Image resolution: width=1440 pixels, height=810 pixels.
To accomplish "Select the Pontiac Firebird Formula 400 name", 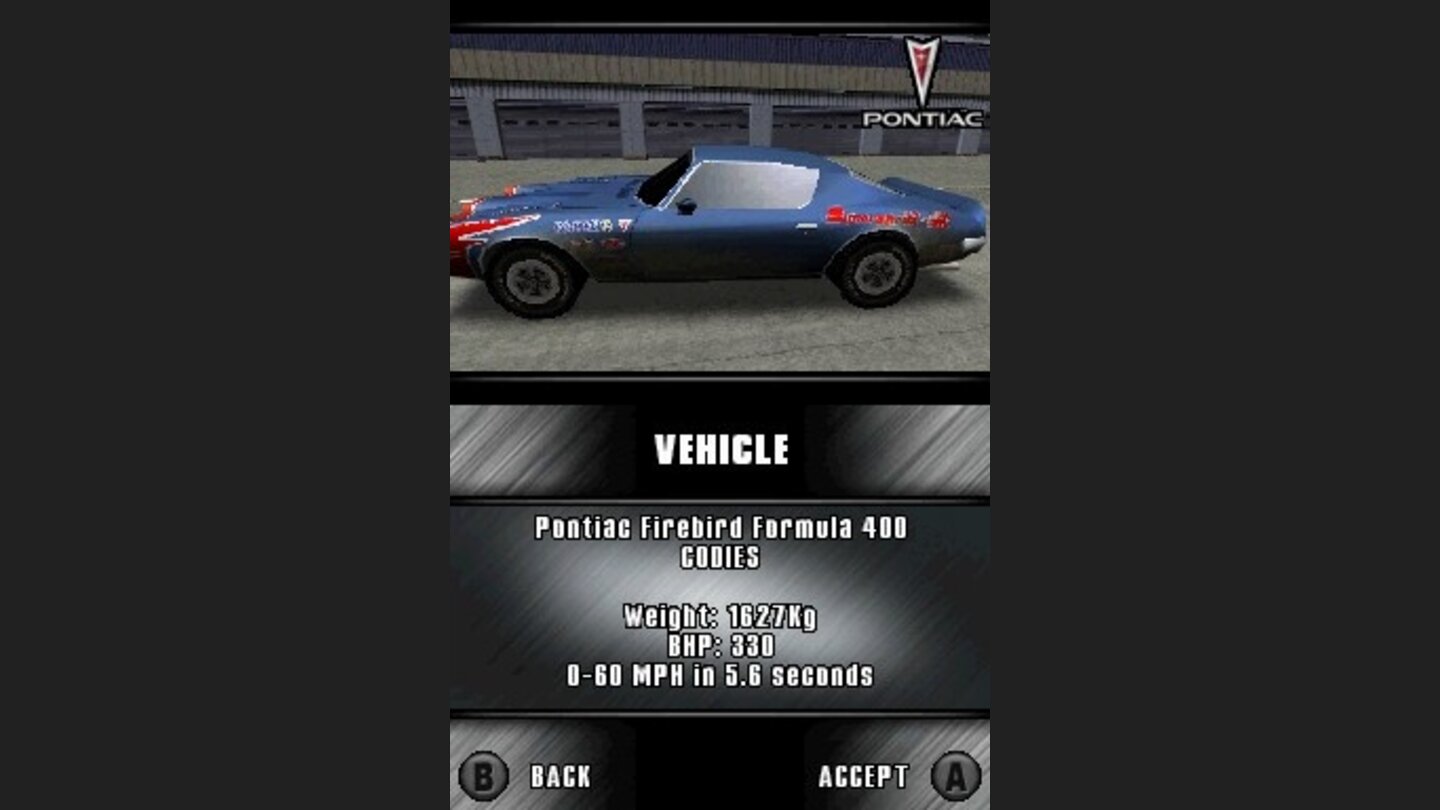I will 721,529.
